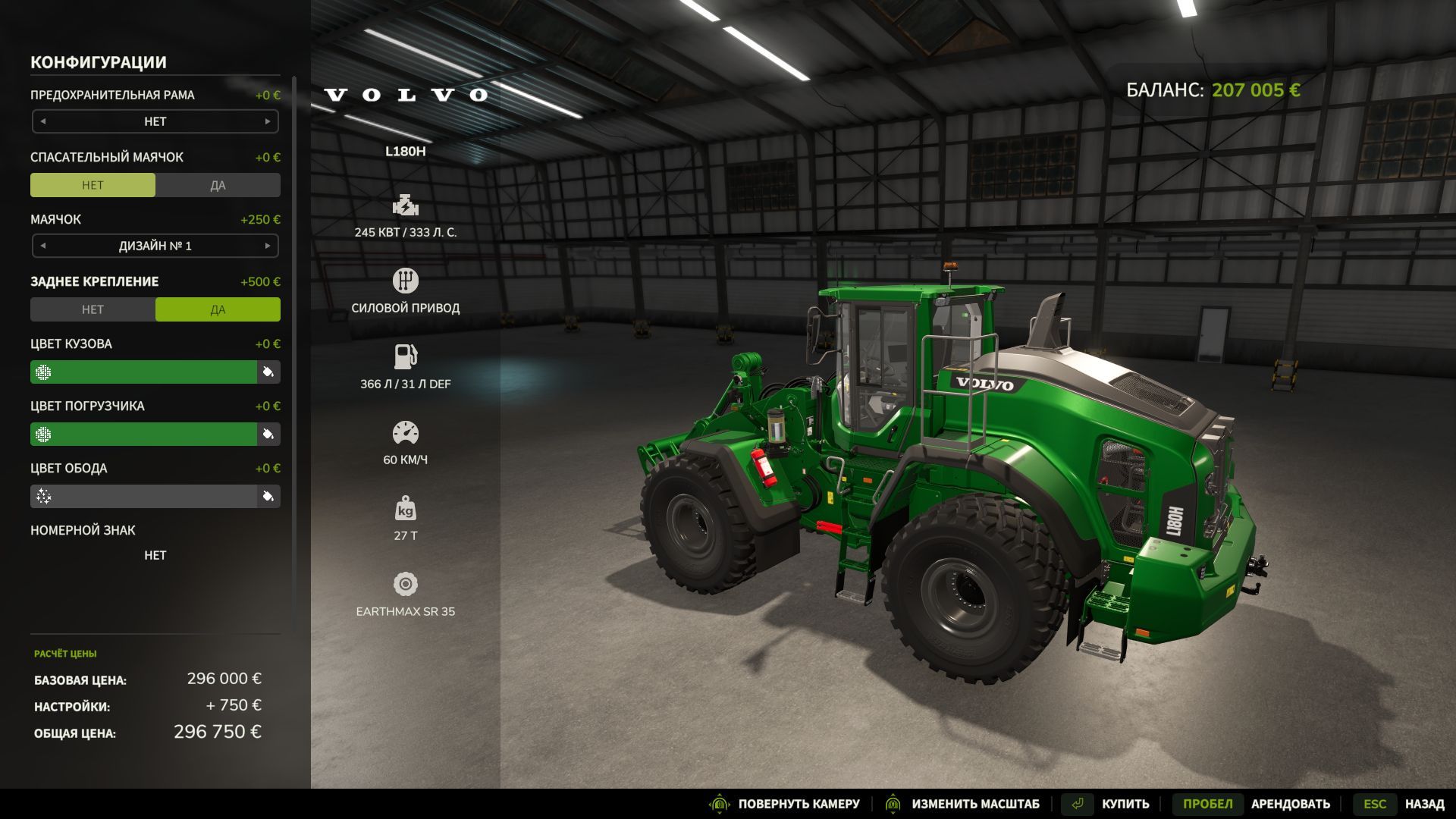Open the КОНФИГУРАЦИИ panel header
1456x819 pixels.
point(98,62)
